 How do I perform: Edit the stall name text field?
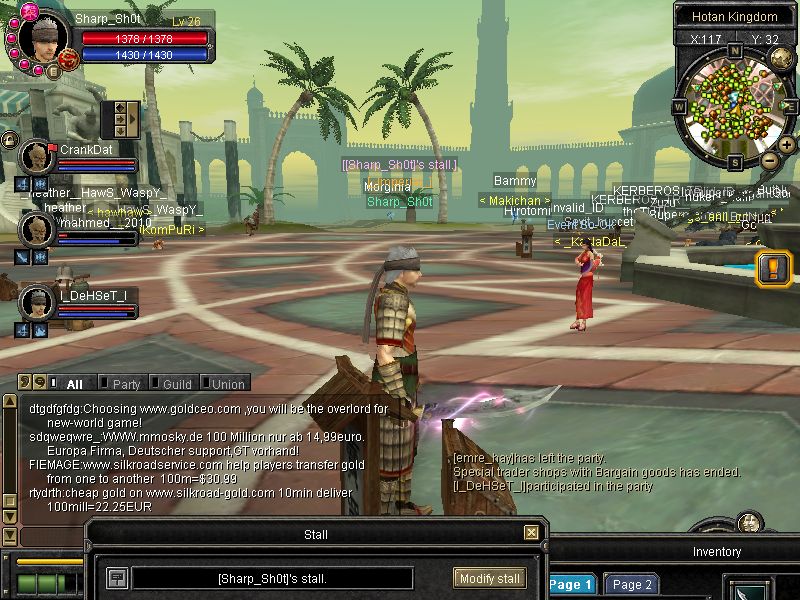coord(272,578)
